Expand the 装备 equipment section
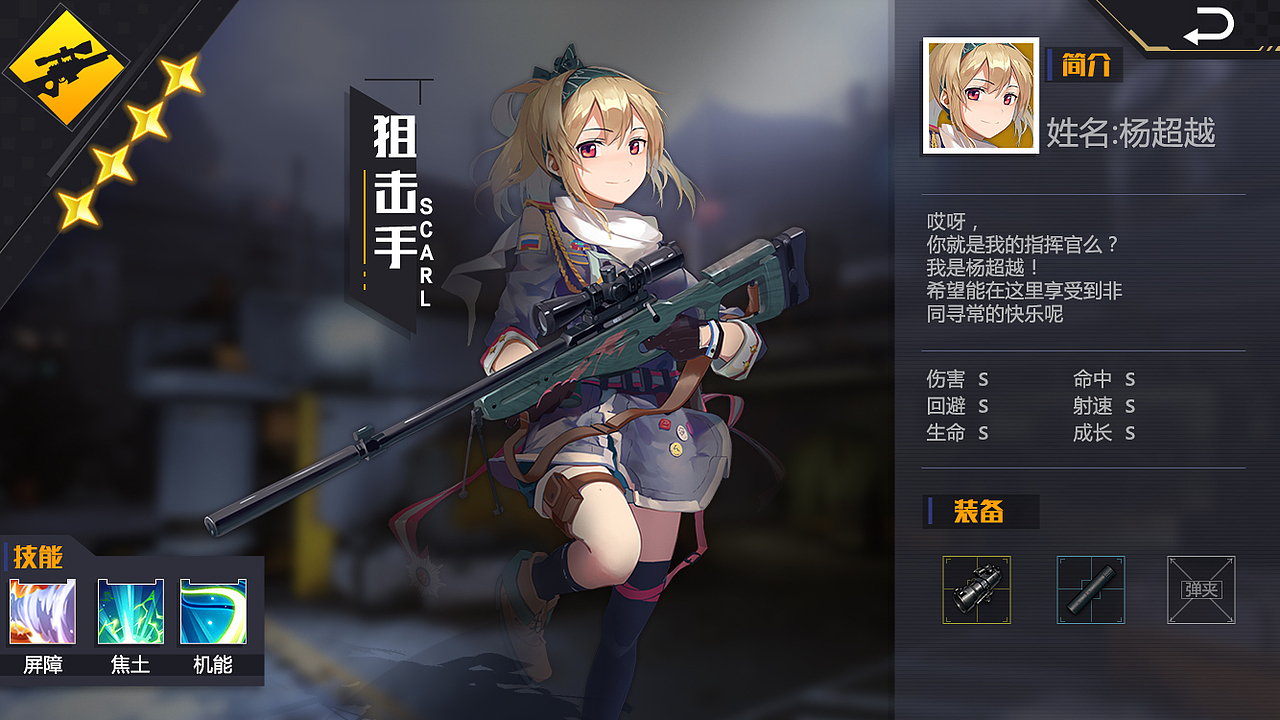1280x720 pixels. (x=980, y=512)
